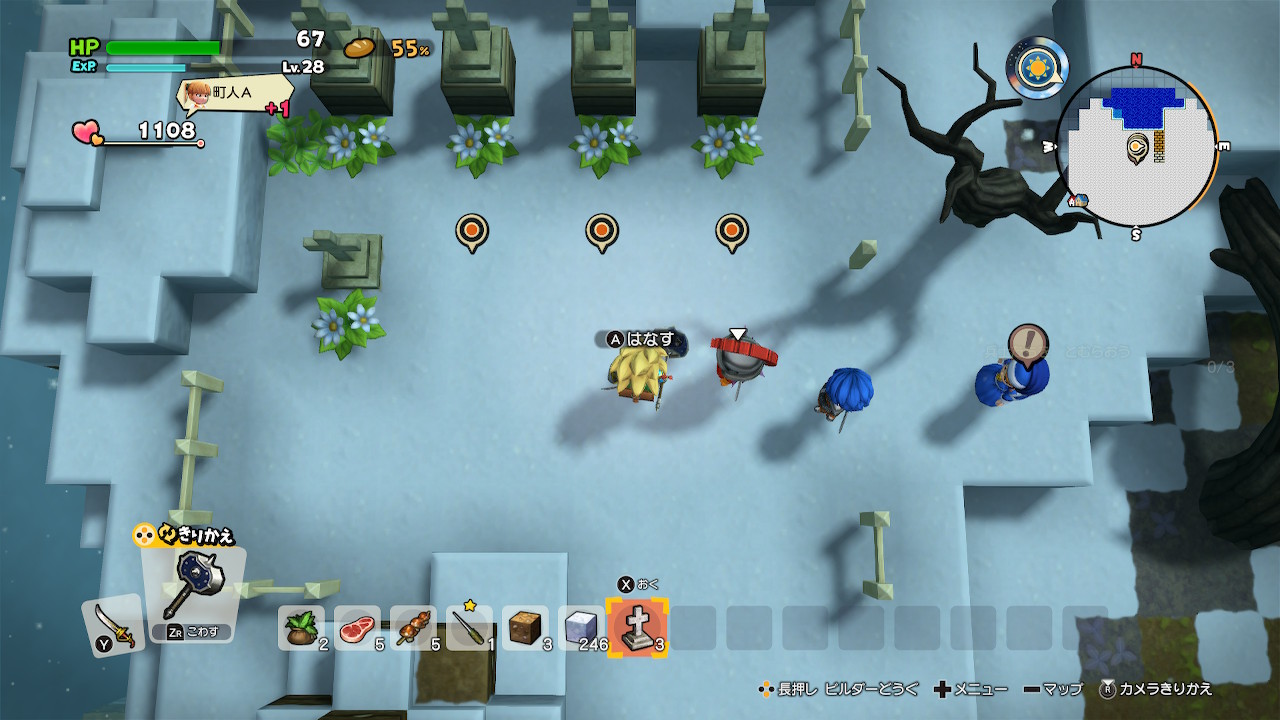Click the sun weather icon beside minimap

click(1037, 68)
